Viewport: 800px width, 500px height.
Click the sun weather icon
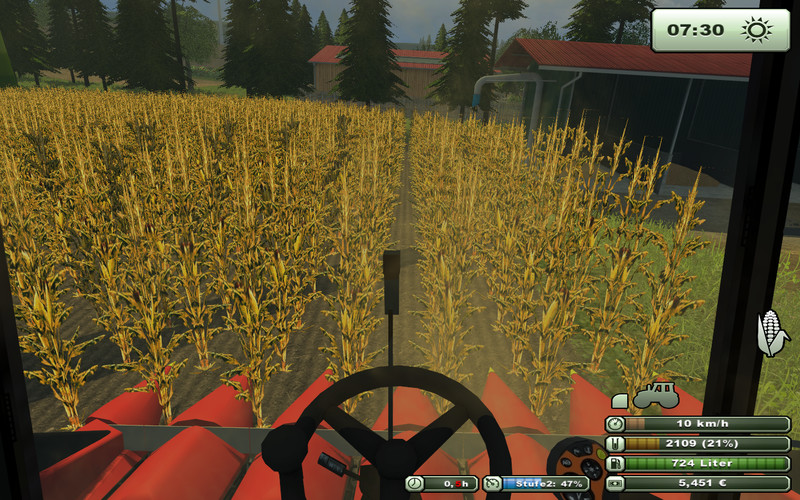757,30
